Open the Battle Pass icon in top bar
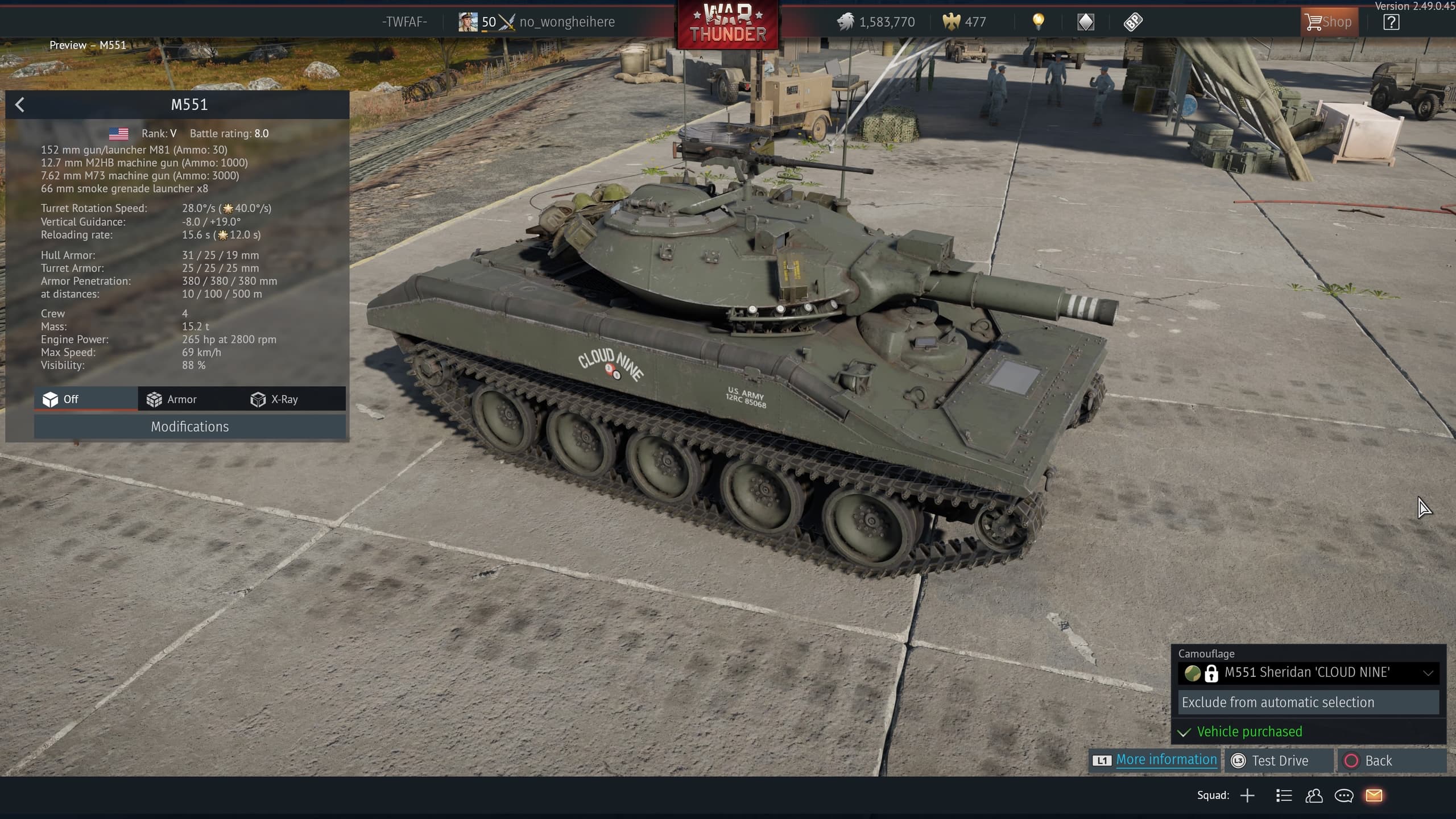Screen dimensions: 1456x819 click(1133, 22)
